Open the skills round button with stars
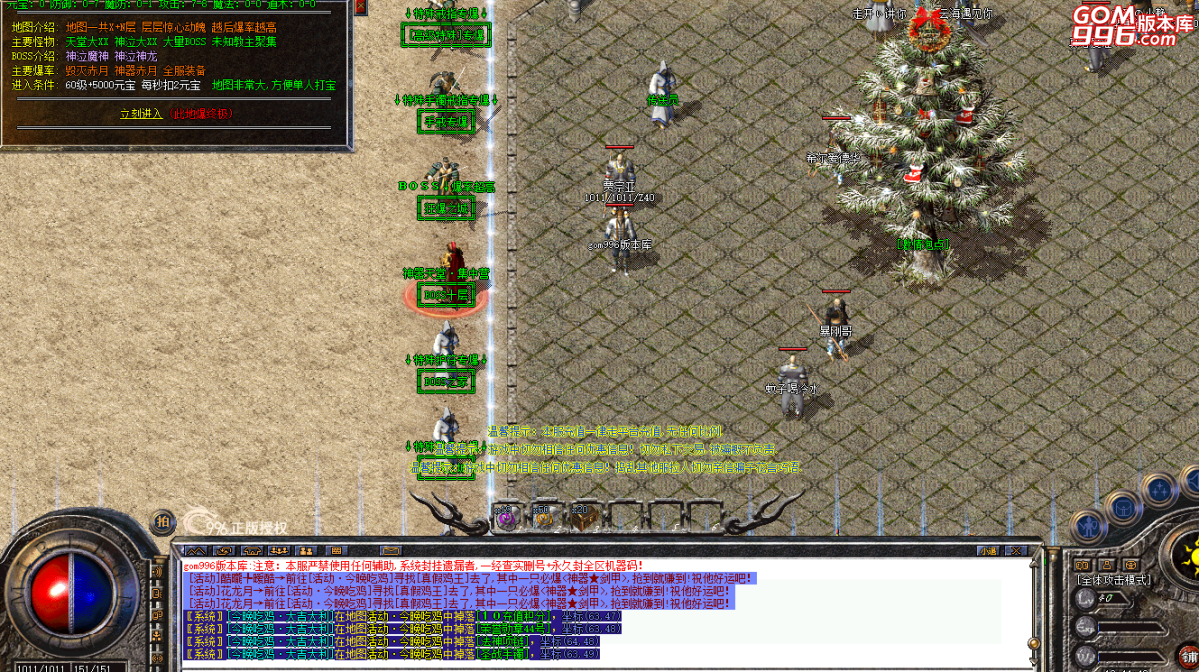Image resolution: width=1199 pixels, height=672 pixels. tap(1159, 490)
